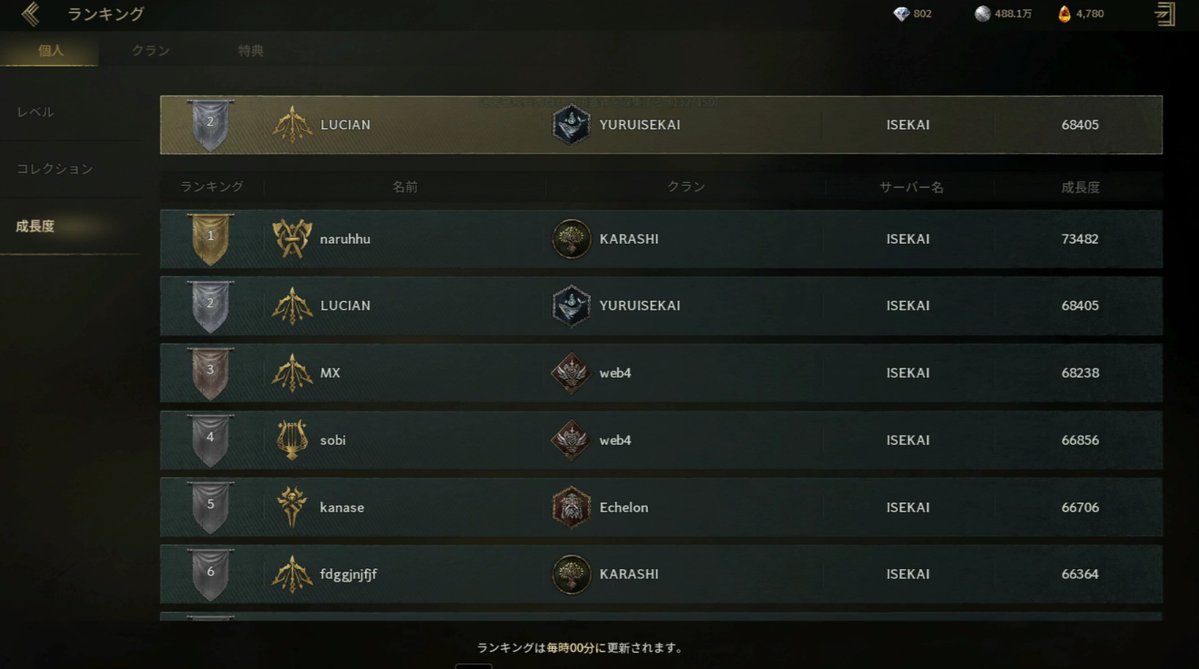
Task: Select rank 1 player naruhhu row
Action: [660, 239]
